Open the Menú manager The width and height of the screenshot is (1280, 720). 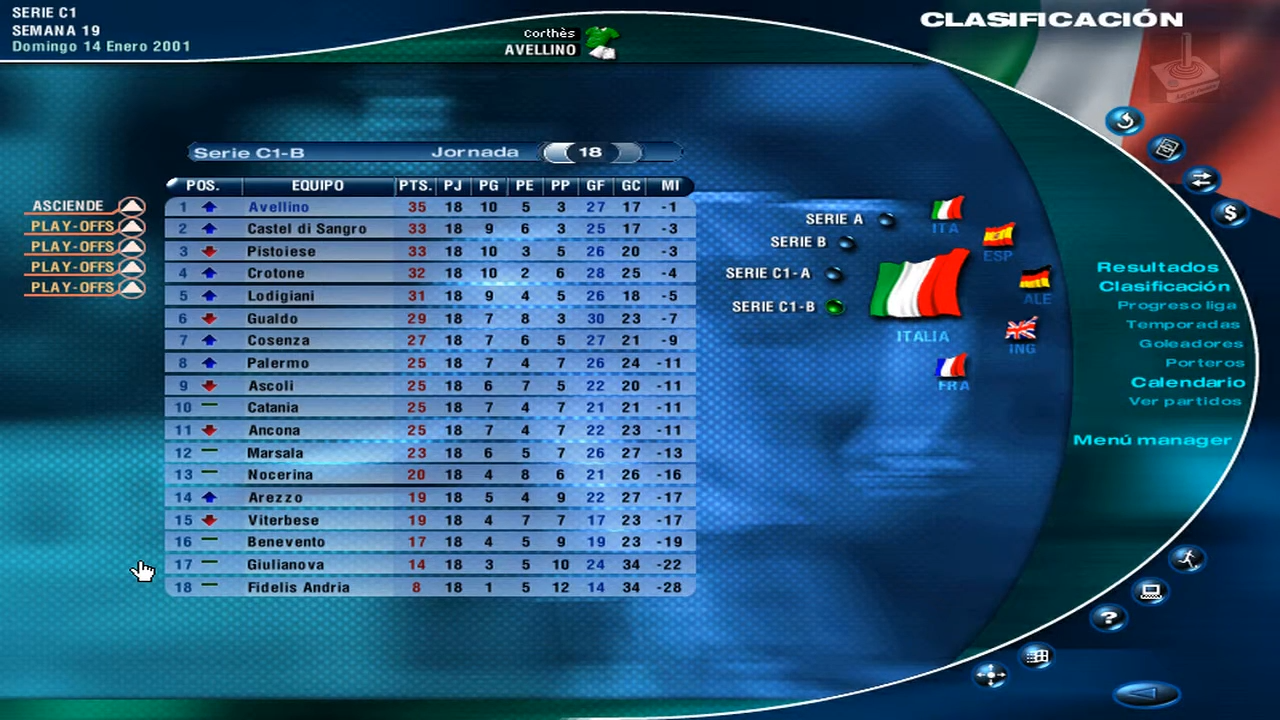[x=1154, y=440]
